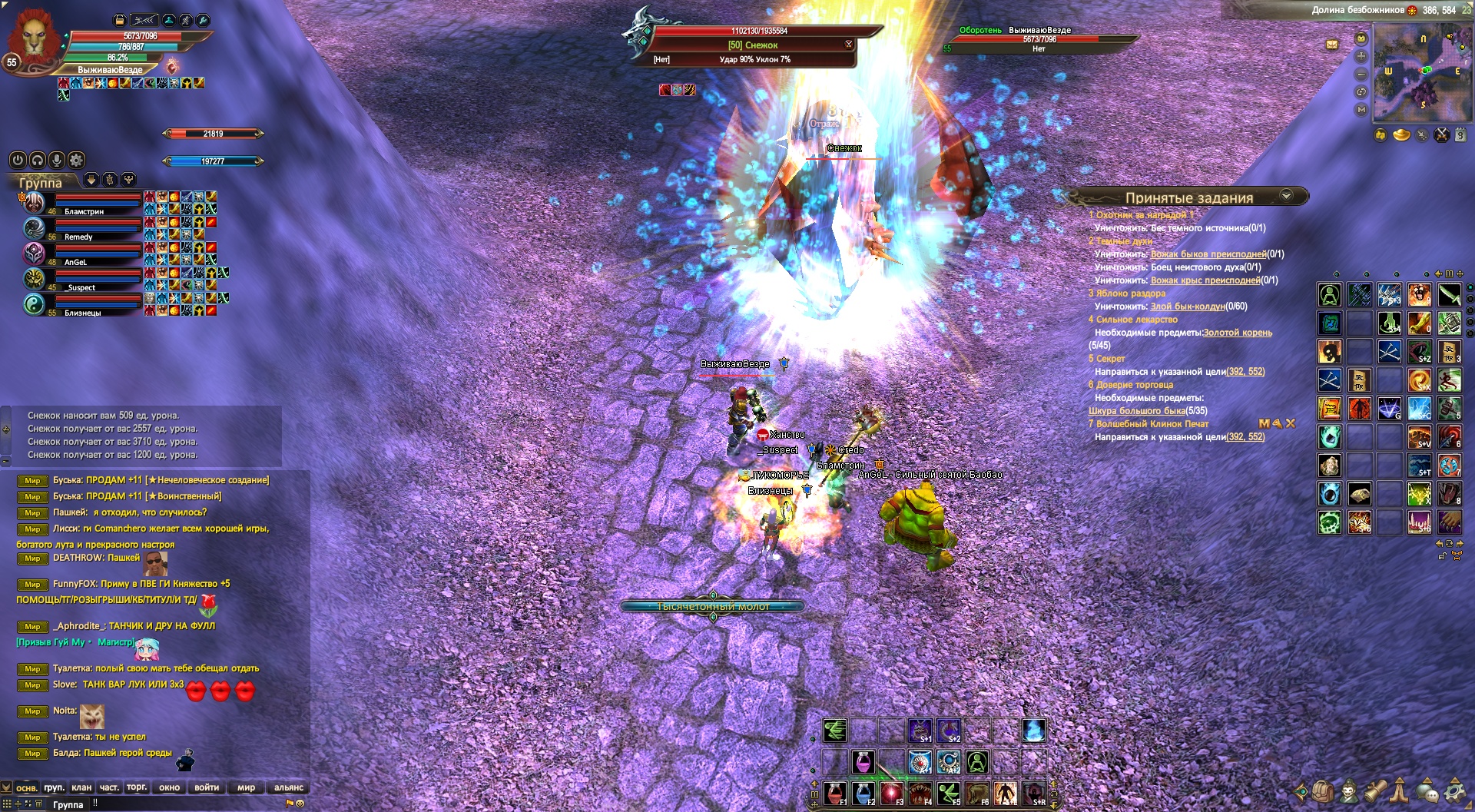This screenshot has height=812, width=1475.
Task: Open the world map with the M button
Action: tap(1361, 110)
